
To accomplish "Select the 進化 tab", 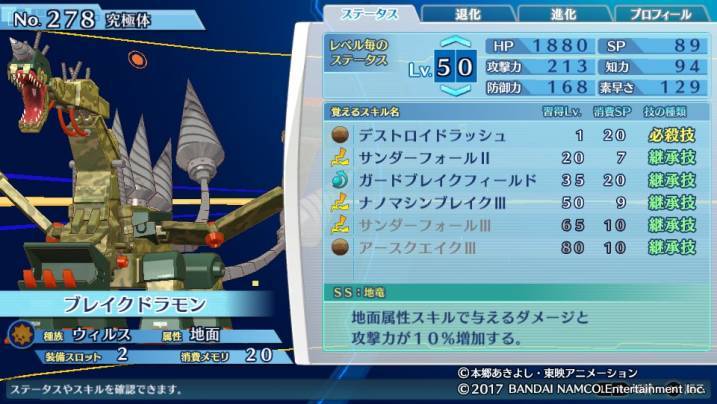I will click(563, 14).
